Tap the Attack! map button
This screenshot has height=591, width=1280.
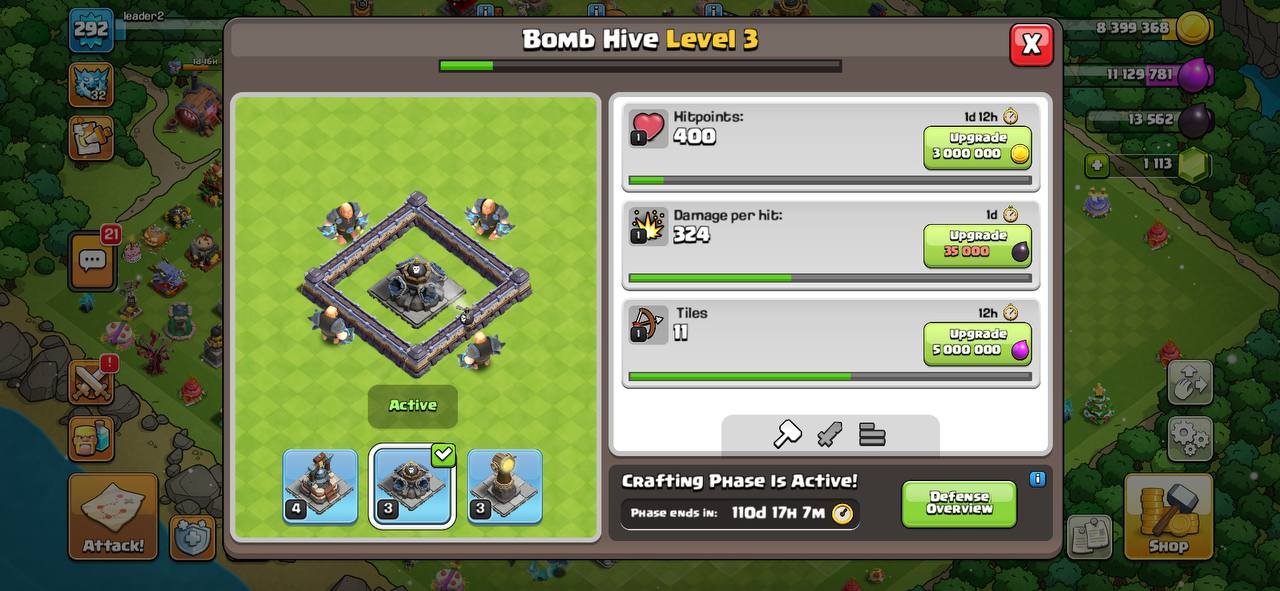pos(113,516)
